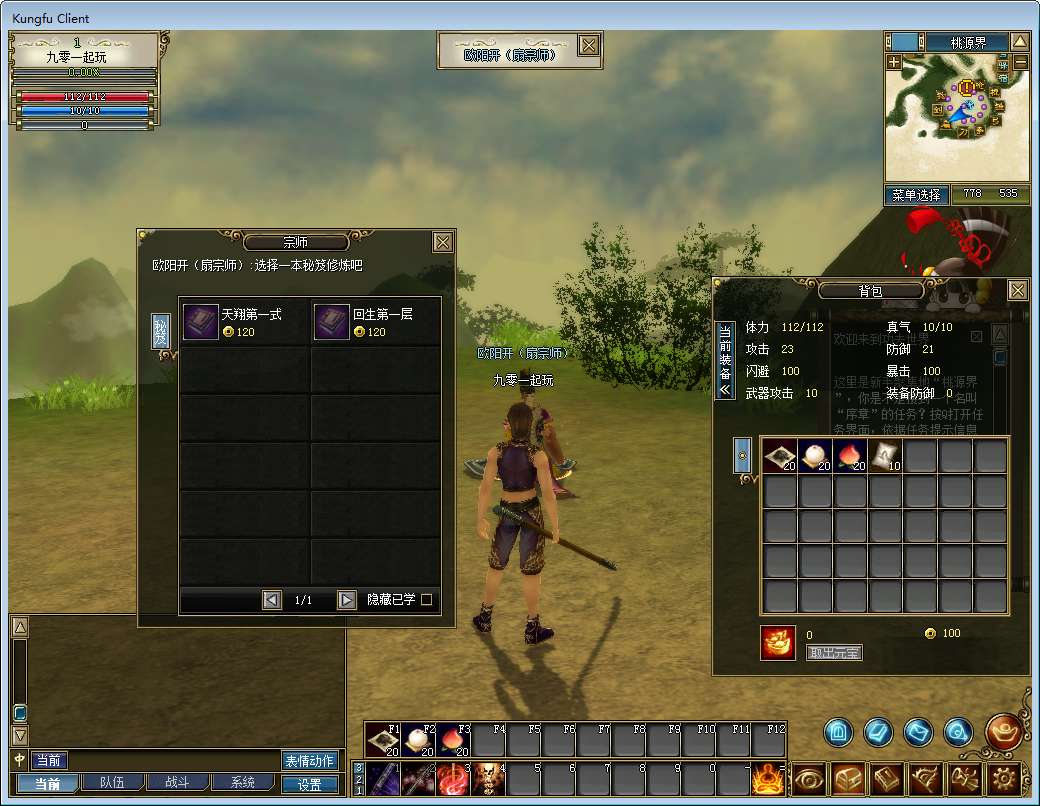Image resolution: width=1040 pixels, height=806 pixels.
Task: Switch chat to the 队伍 tab
Action: click(104, 783)
